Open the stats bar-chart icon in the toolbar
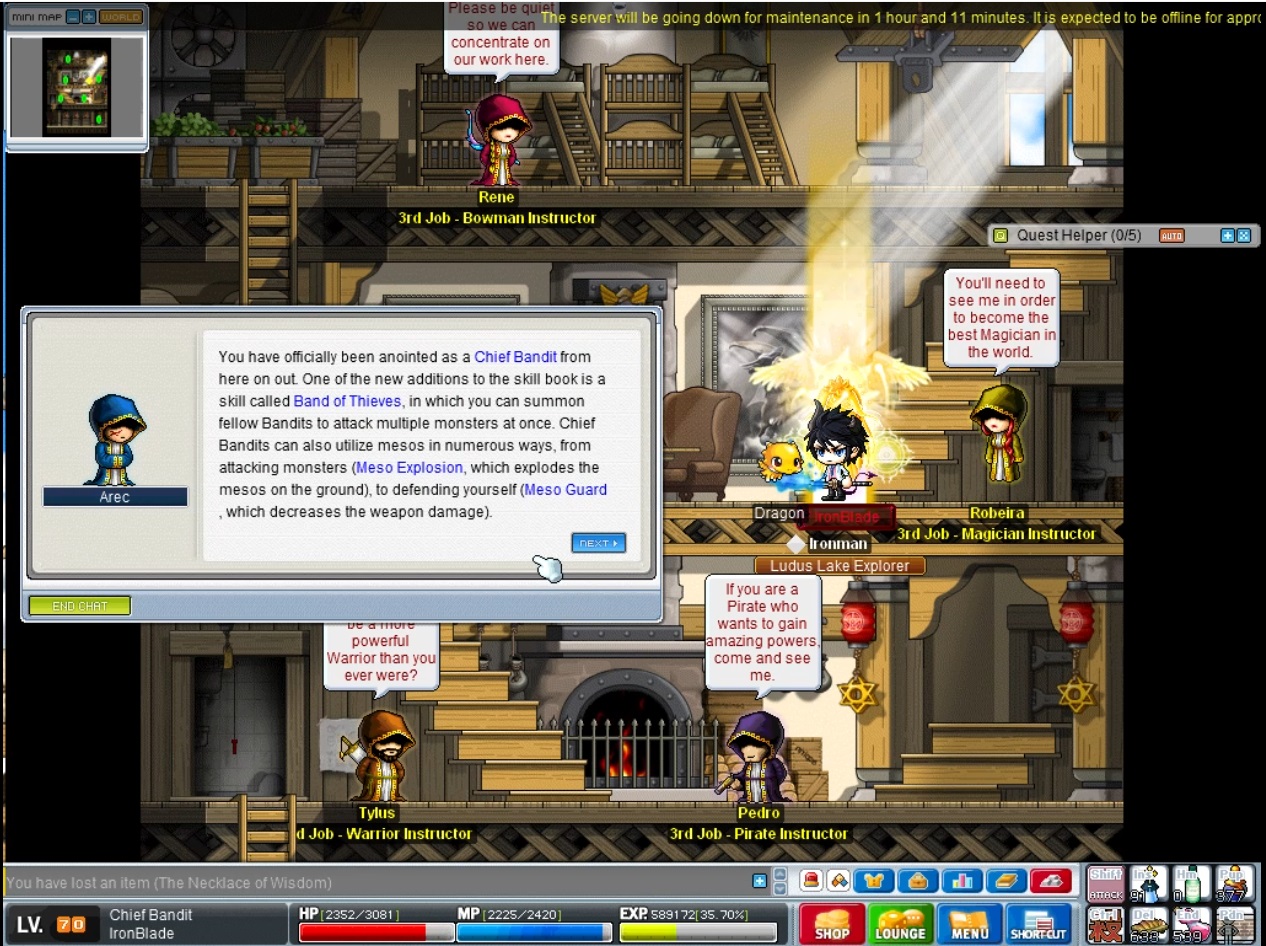 point(963,881)
